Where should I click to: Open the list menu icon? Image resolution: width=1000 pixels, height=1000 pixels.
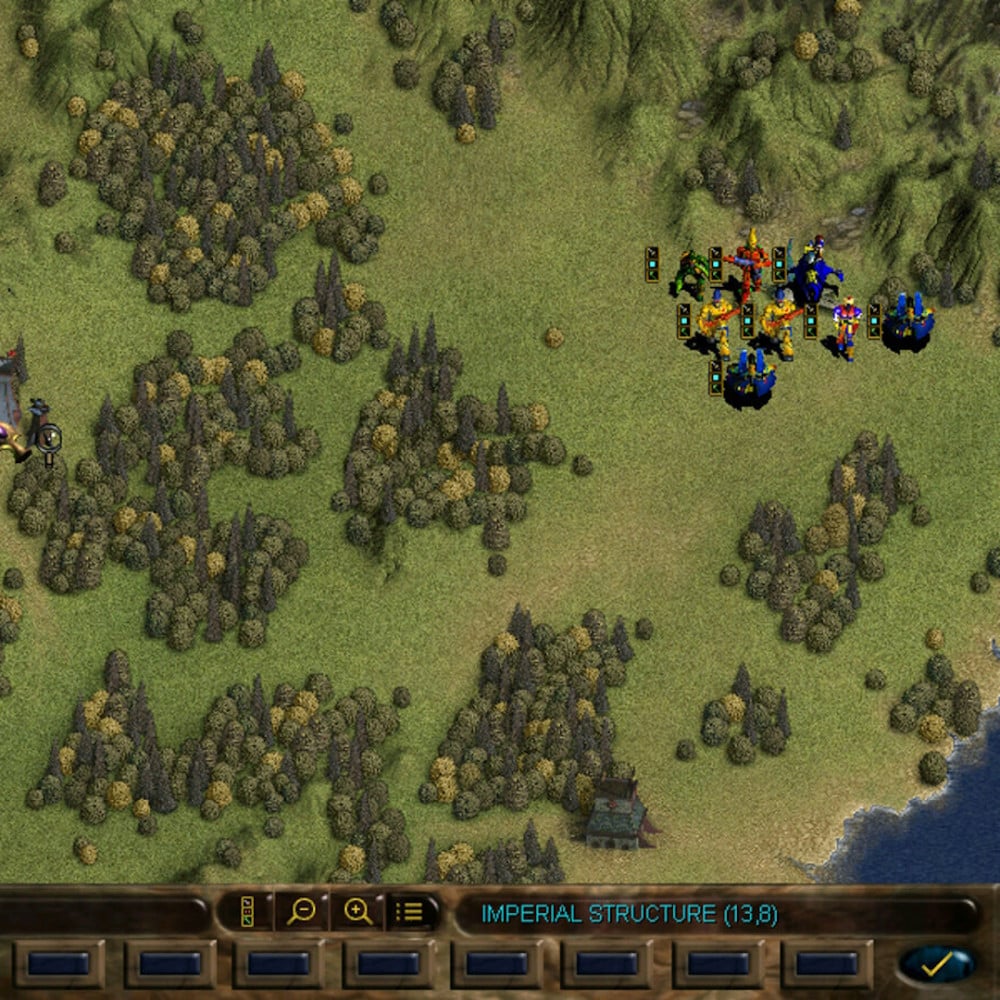point(410,911)
